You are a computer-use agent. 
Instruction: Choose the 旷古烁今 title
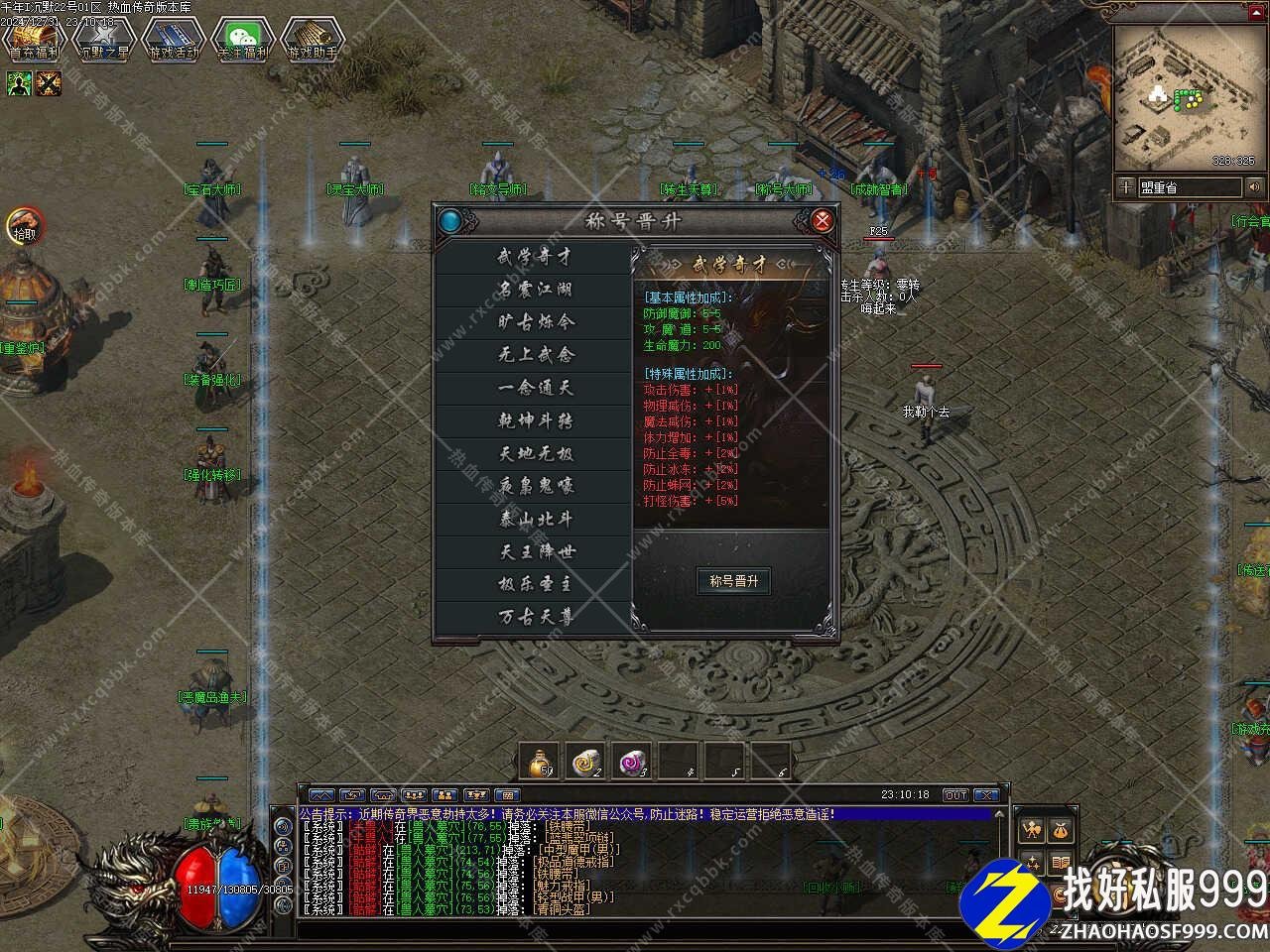click(x=535, y=322)
